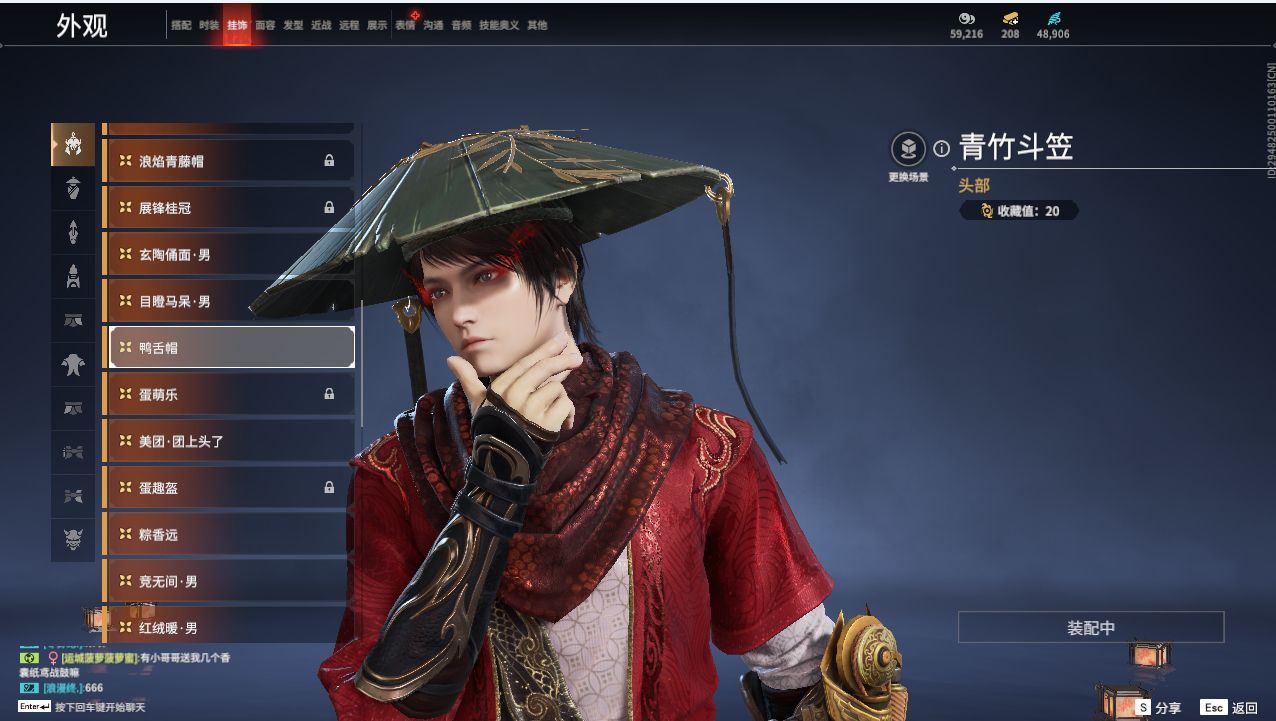Pick the 玄陶俑面·男 item
The image size is (1276, 721).
(x=228, y=255)
